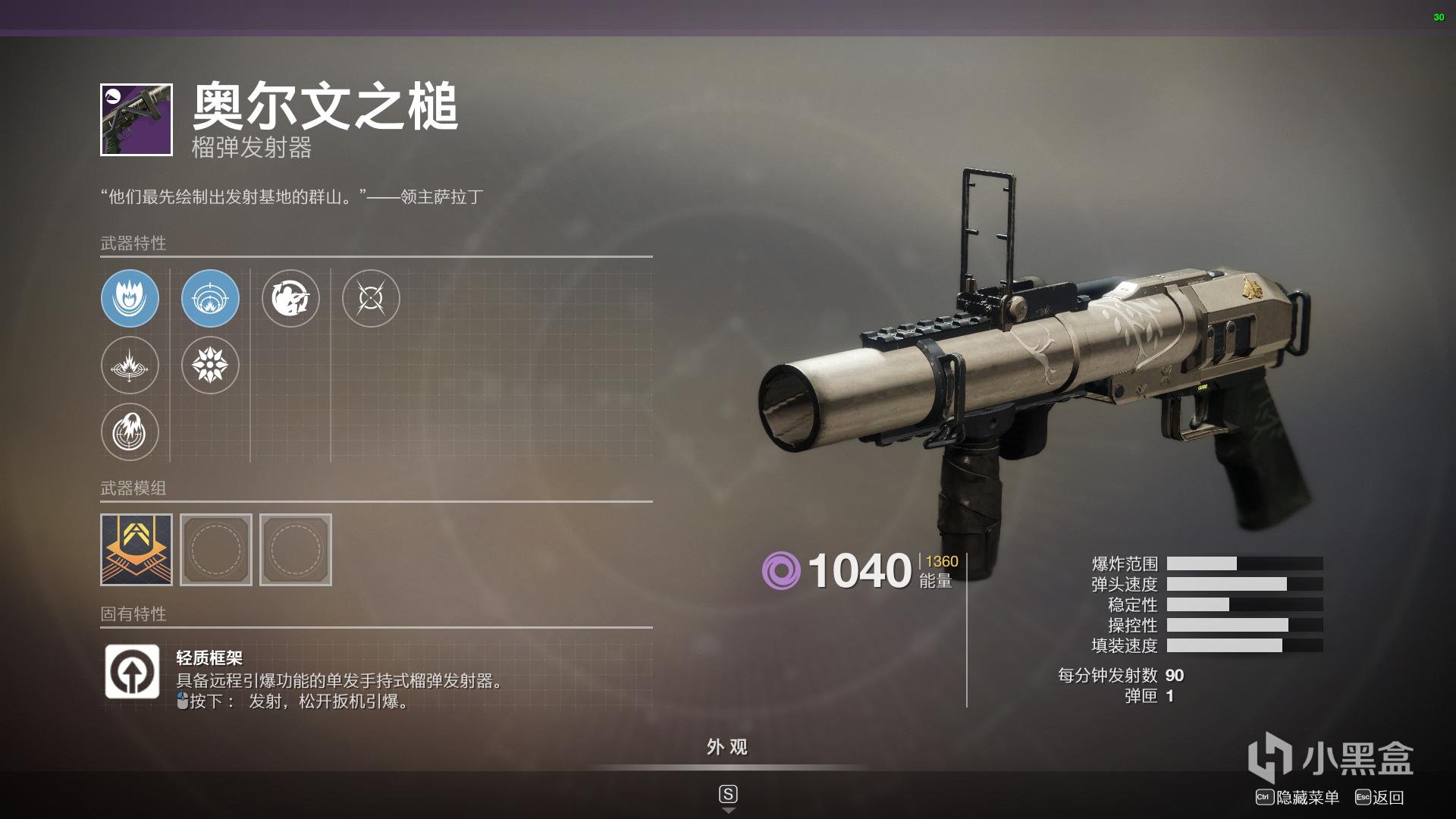Select the crossed-arrows perk in the fourth column
1456x819 pixels.
(x=371, y=299)
